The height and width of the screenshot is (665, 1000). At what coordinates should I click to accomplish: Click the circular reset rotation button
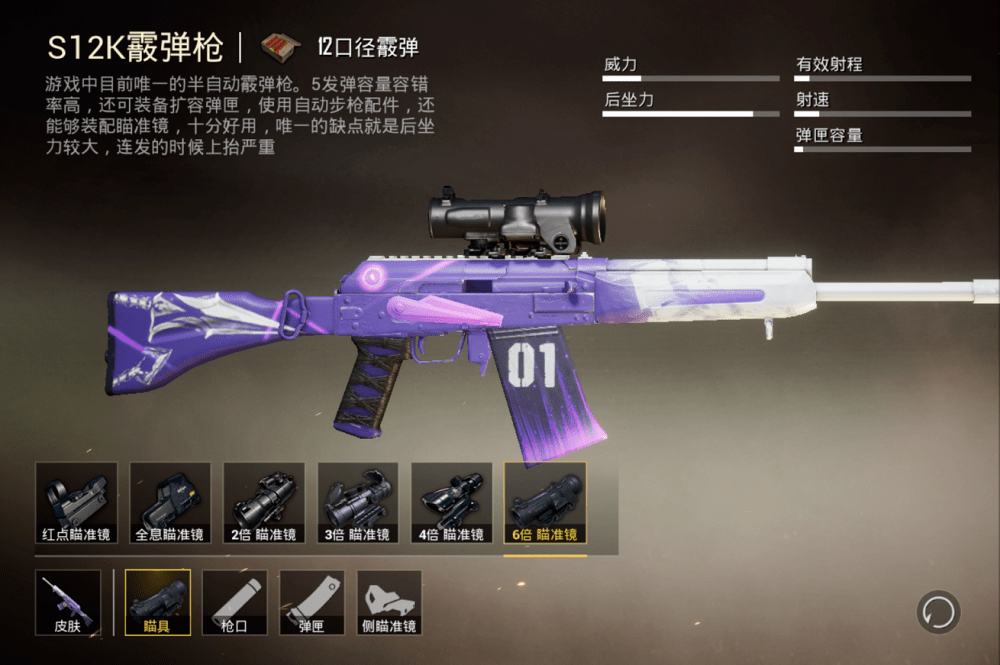click(x=938, y=612)
